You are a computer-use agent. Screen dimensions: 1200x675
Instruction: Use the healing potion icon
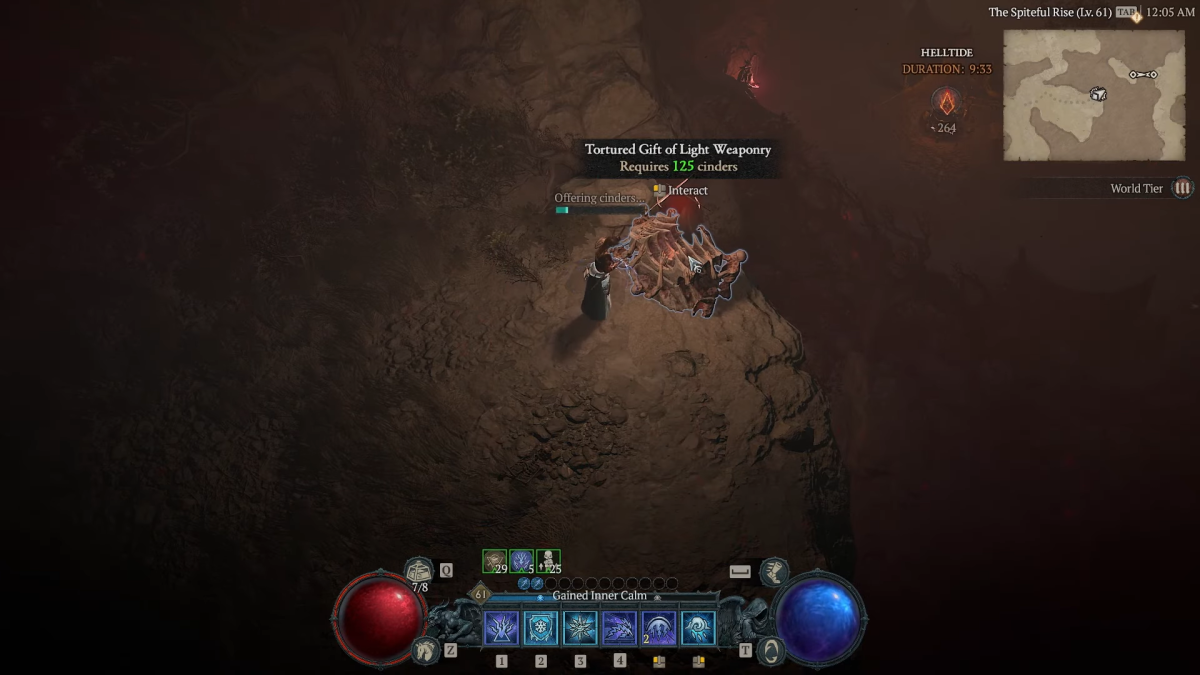pos(419,571)
